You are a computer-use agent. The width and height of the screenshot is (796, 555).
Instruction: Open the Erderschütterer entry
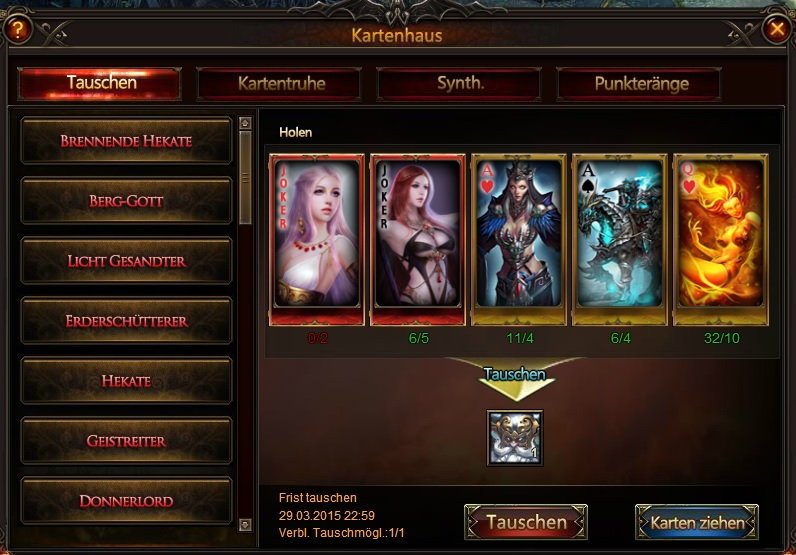click(126, 321)
